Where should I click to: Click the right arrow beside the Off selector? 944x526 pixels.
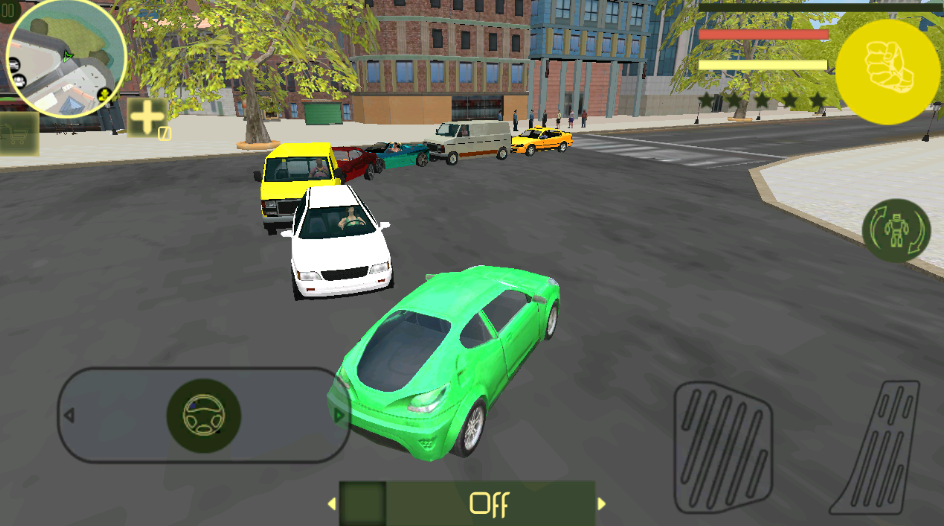602,504
